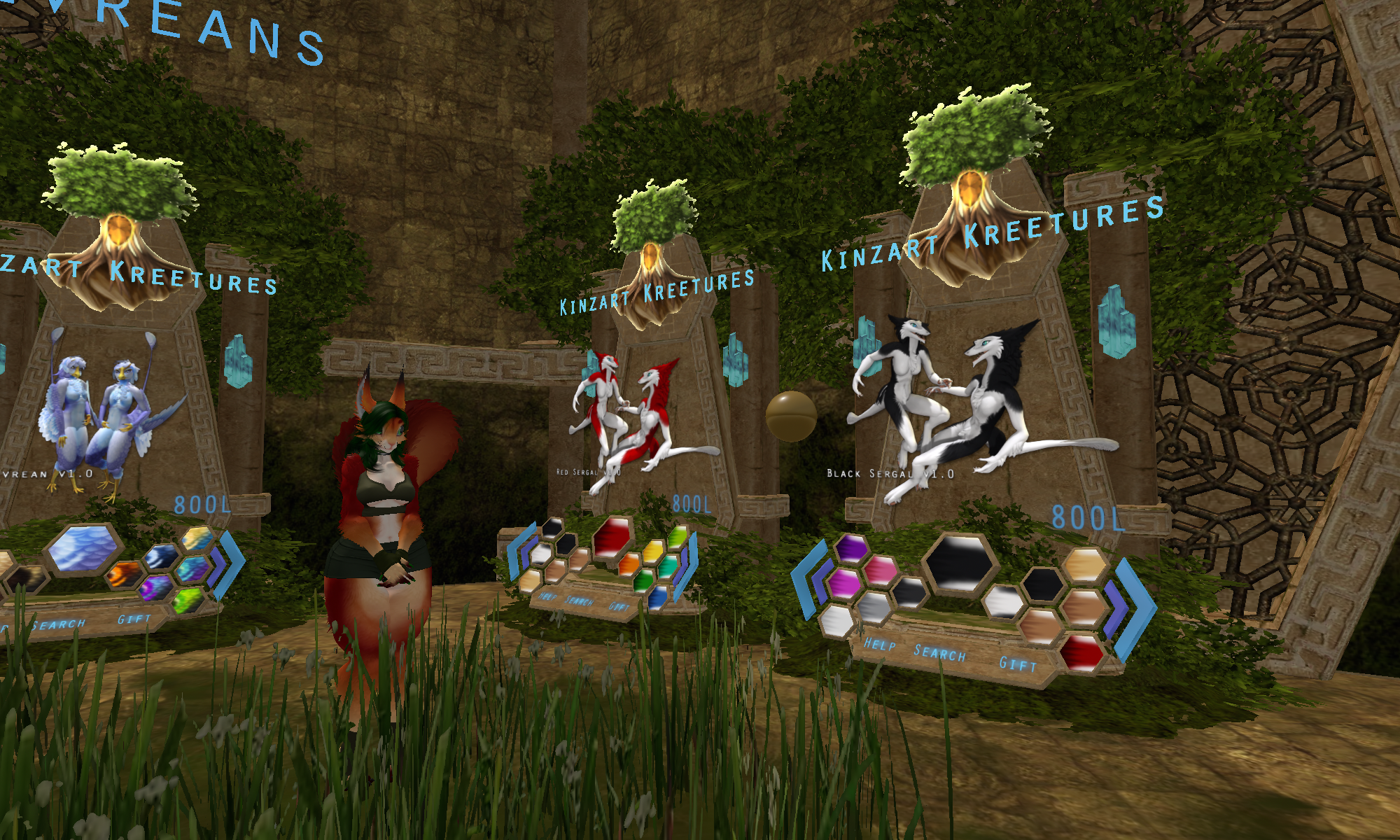
Task: Choose the orange flame swatch on Avrean vendor
Action: 126,575
